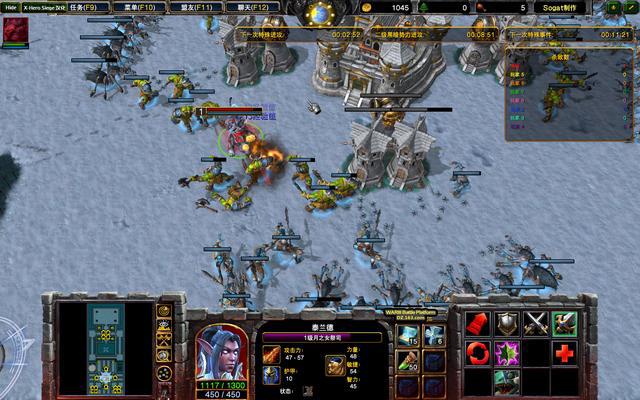This screenshot has height=400, width=640.
Task: Choose the crossed swords Attack command
Action: (x=537, y=323)
